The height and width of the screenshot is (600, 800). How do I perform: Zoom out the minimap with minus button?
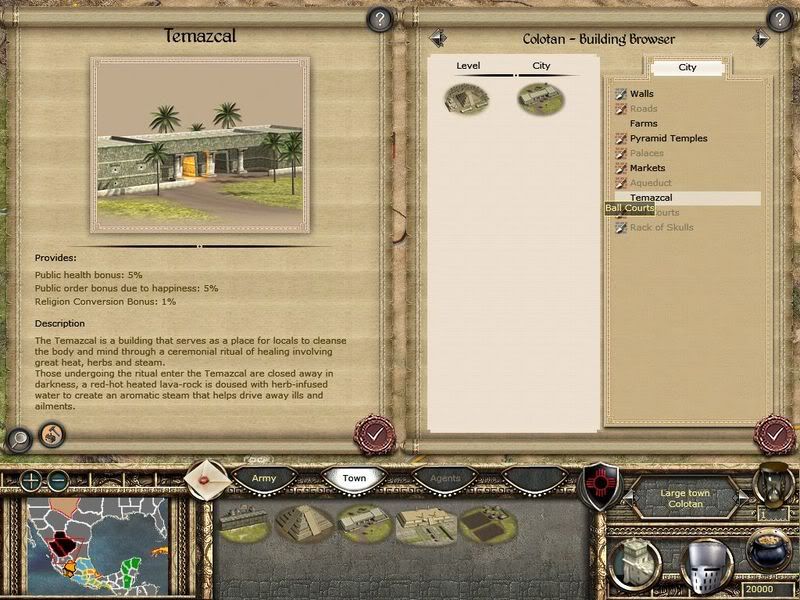(57, 480)
